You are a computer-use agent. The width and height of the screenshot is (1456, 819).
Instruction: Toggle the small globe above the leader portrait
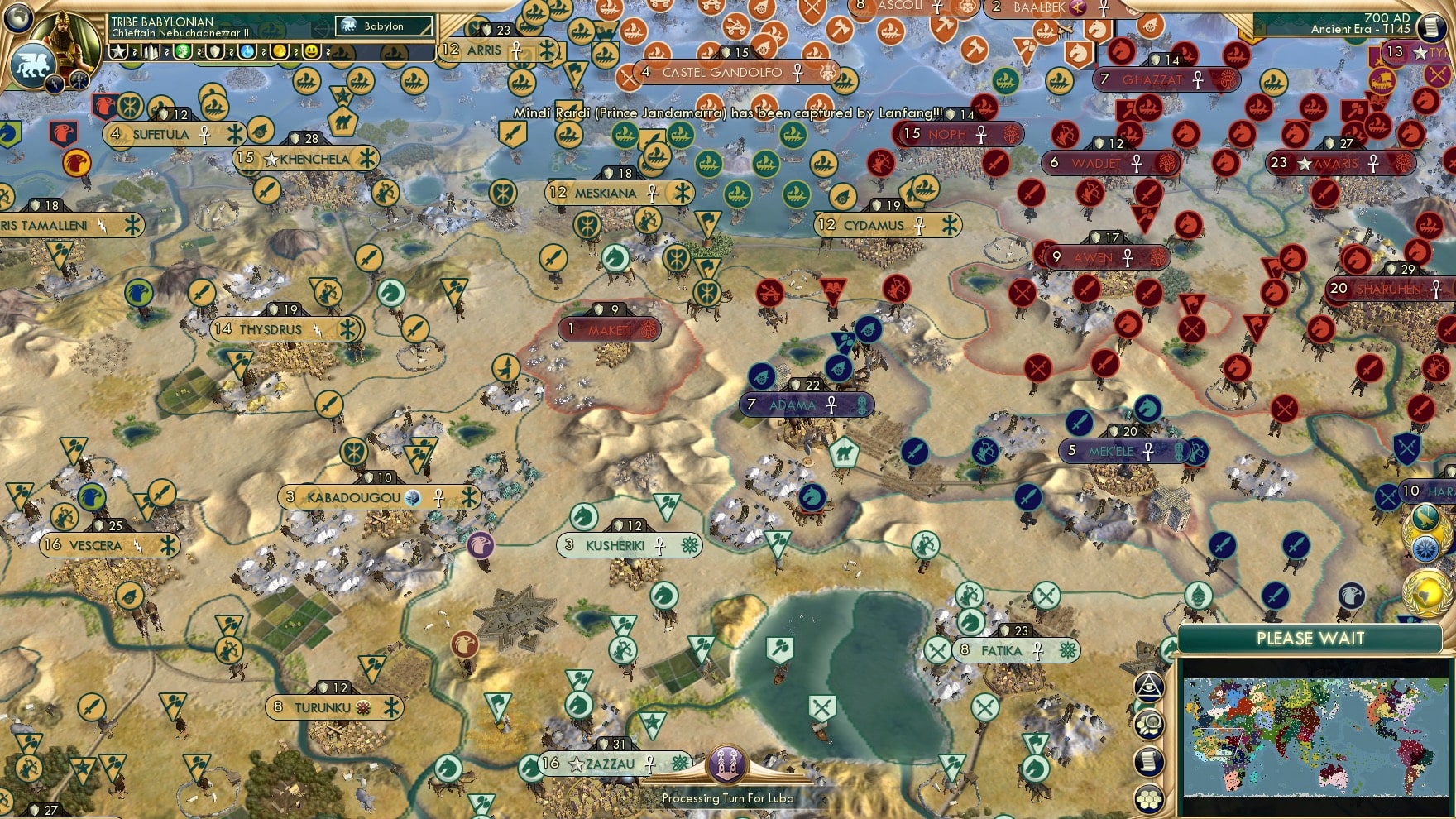[x=17, y=19]
